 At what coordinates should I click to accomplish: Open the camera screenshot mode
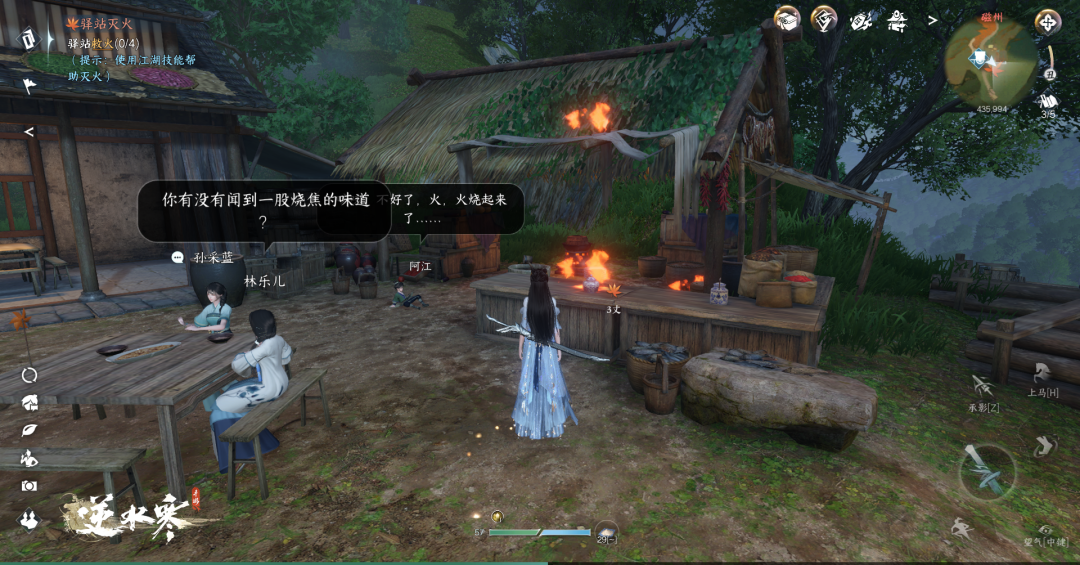(29, 485)
